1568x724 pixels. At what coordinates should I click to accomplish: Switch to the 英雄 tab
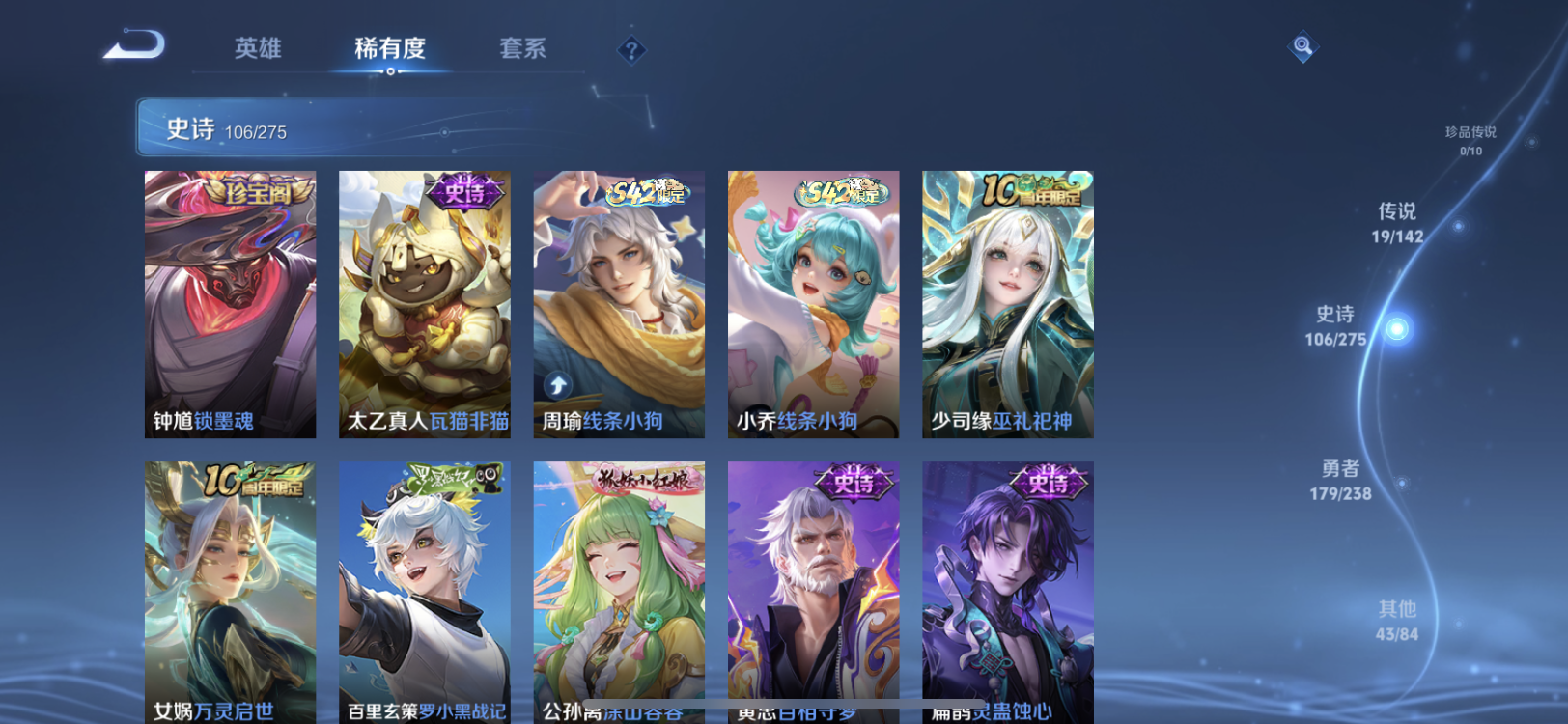[255, 49]
